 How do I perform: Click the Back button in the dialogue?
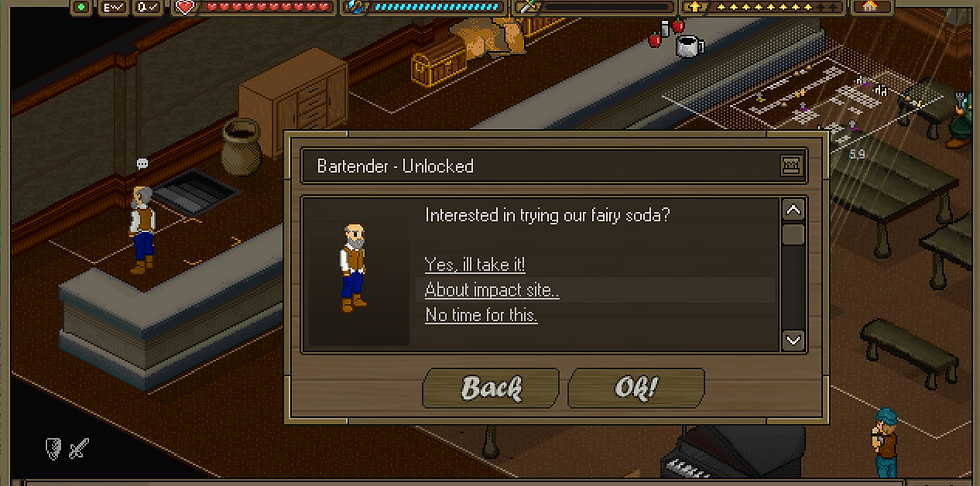click(491, 388)
